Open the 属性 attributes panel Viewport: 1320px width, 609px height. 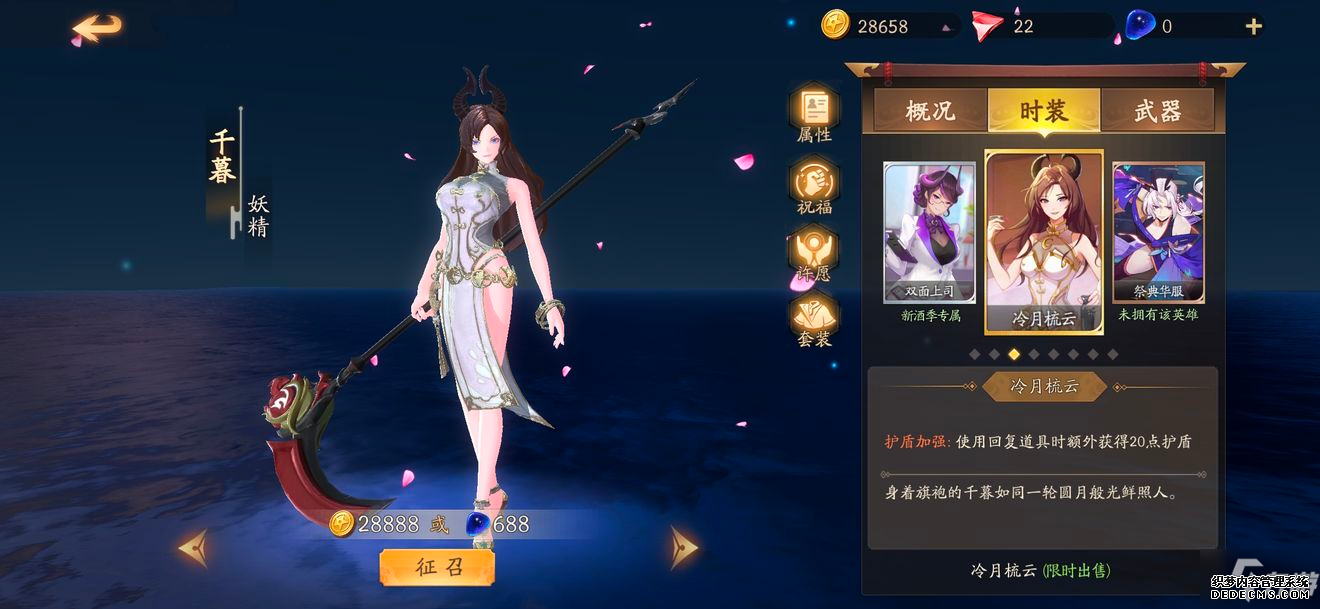(814, 112)
